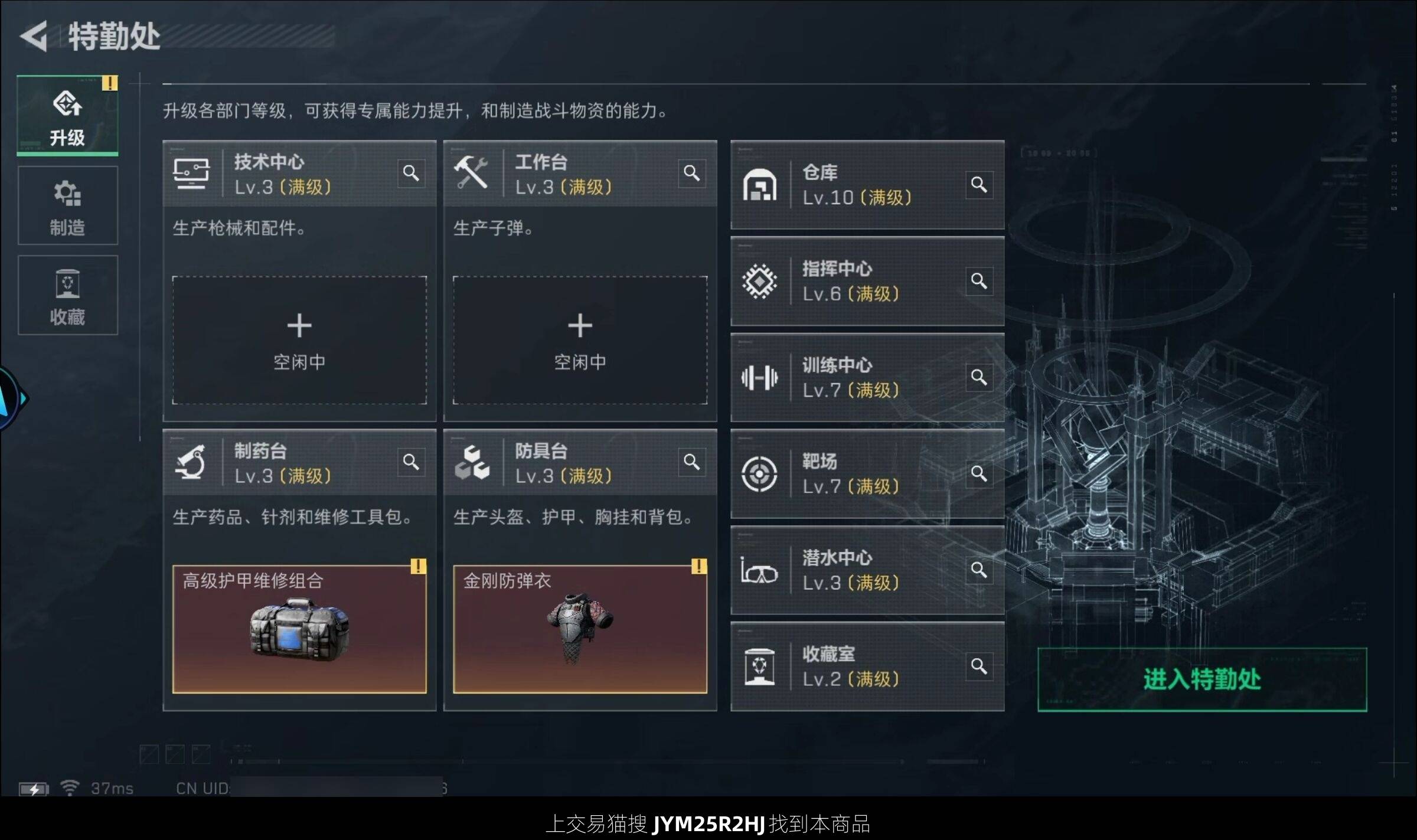Switch to the 升级 tab

[67, 116]
